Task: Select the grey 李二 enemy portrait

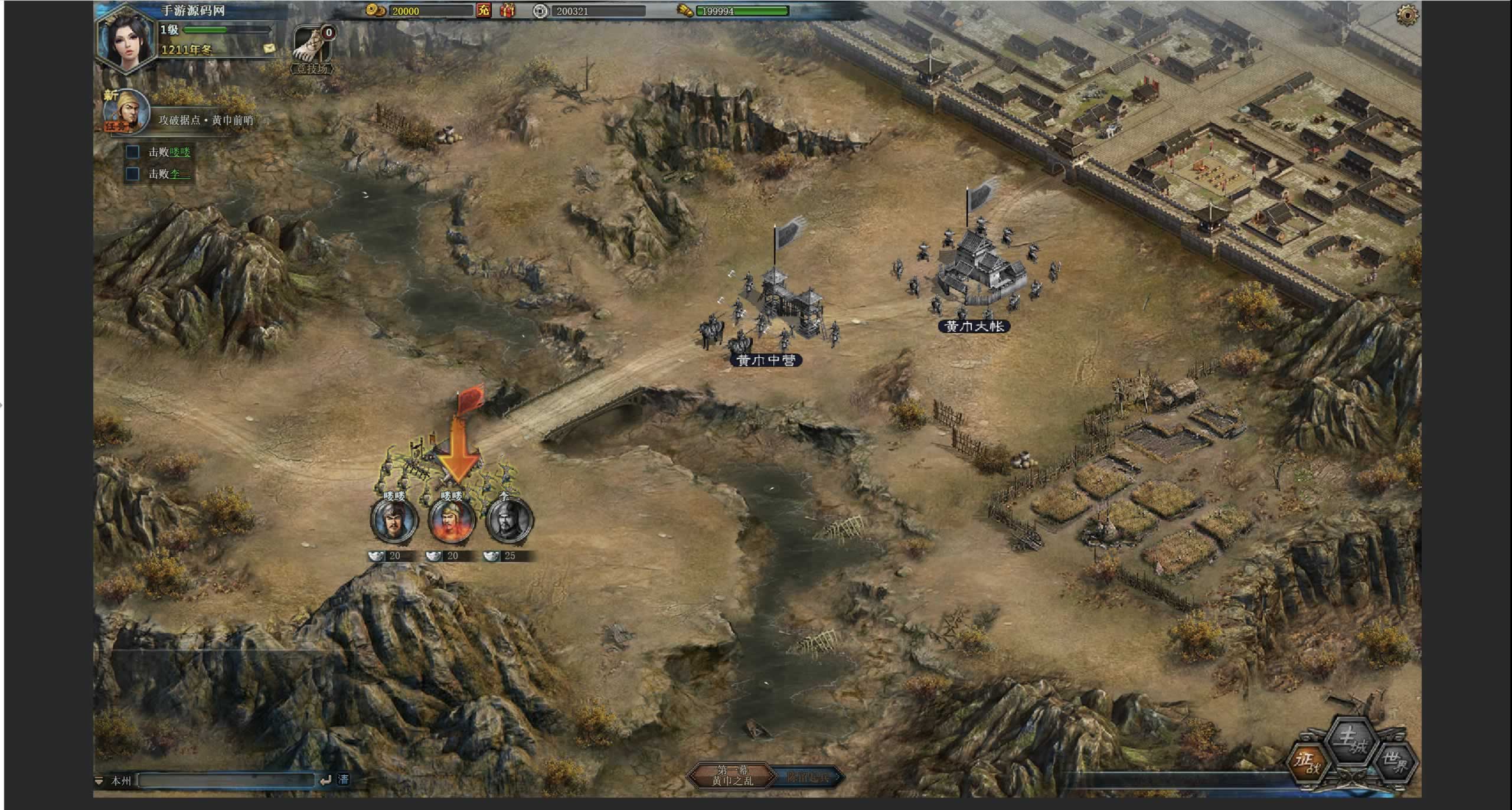Action: (509, 521)
